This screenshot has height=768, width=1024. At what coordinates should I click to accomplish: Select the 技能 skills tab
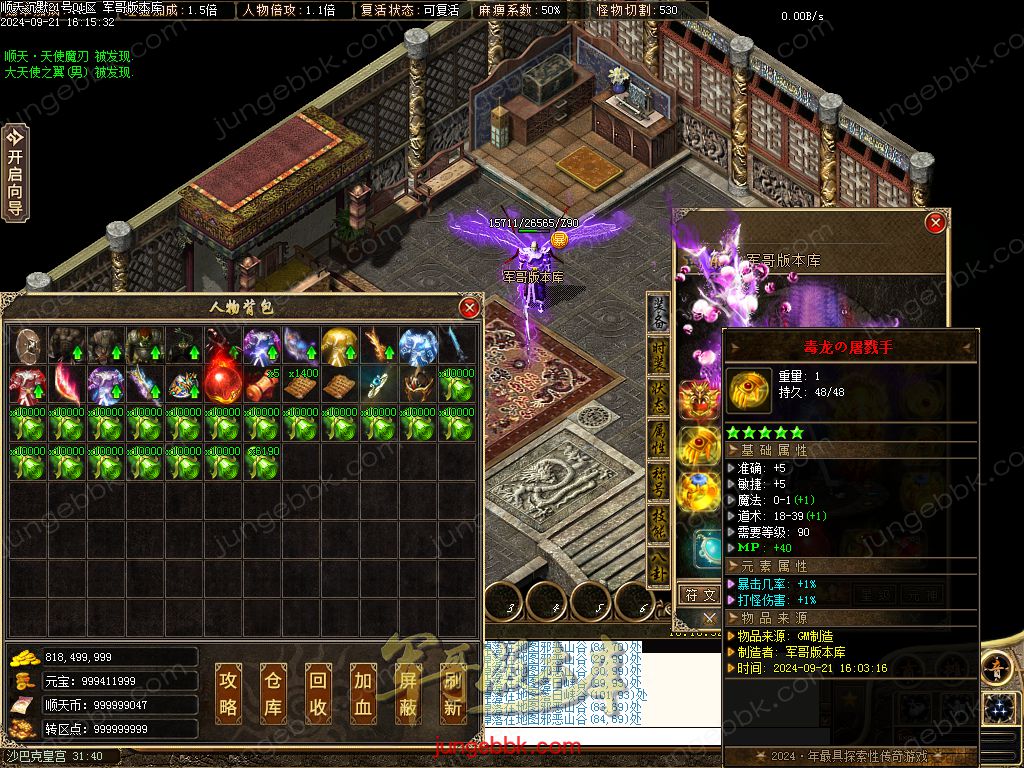(659, 525)
